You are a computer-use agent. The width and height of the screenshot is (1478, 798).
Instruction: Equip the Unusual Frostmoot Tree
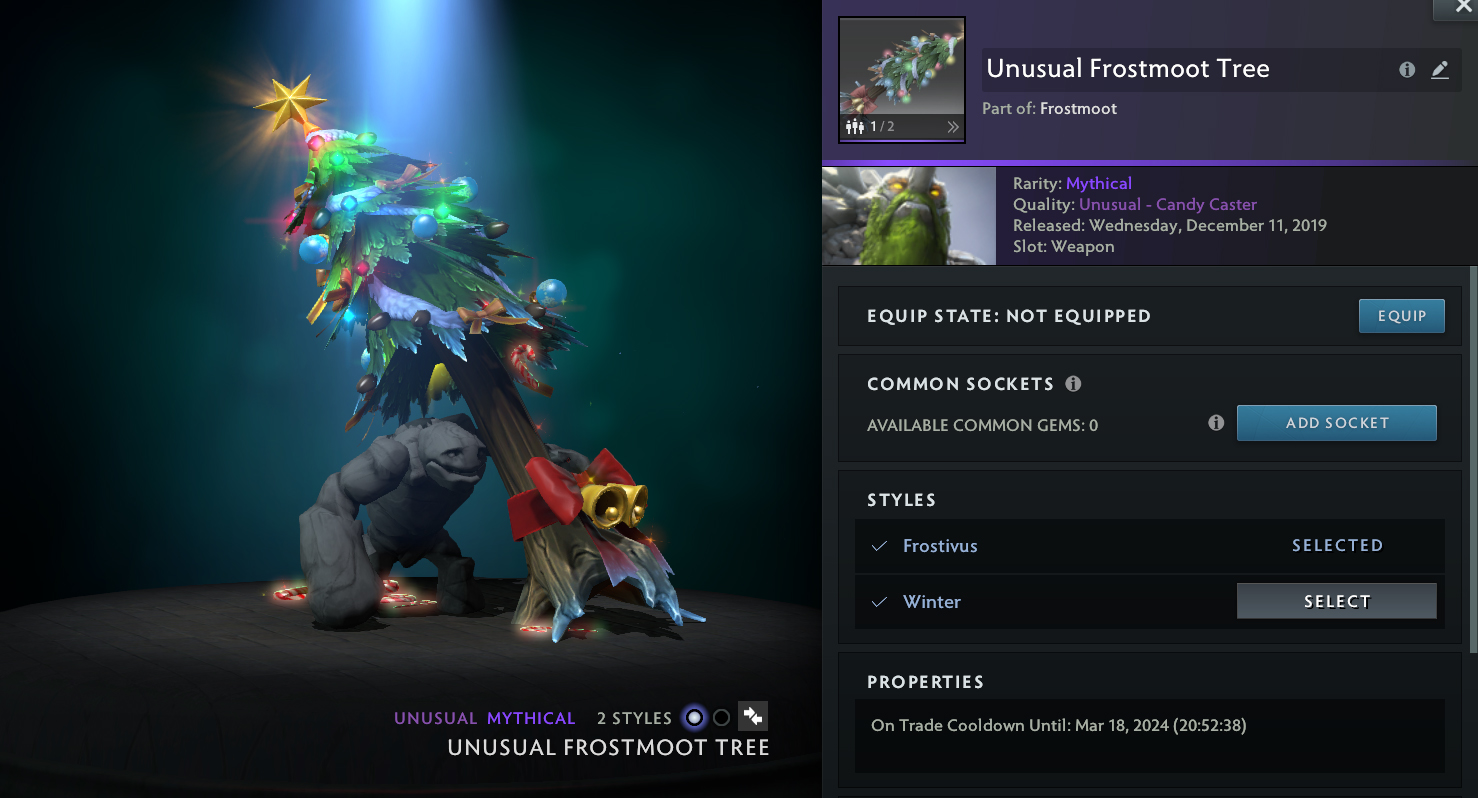tap(1401, 316)
